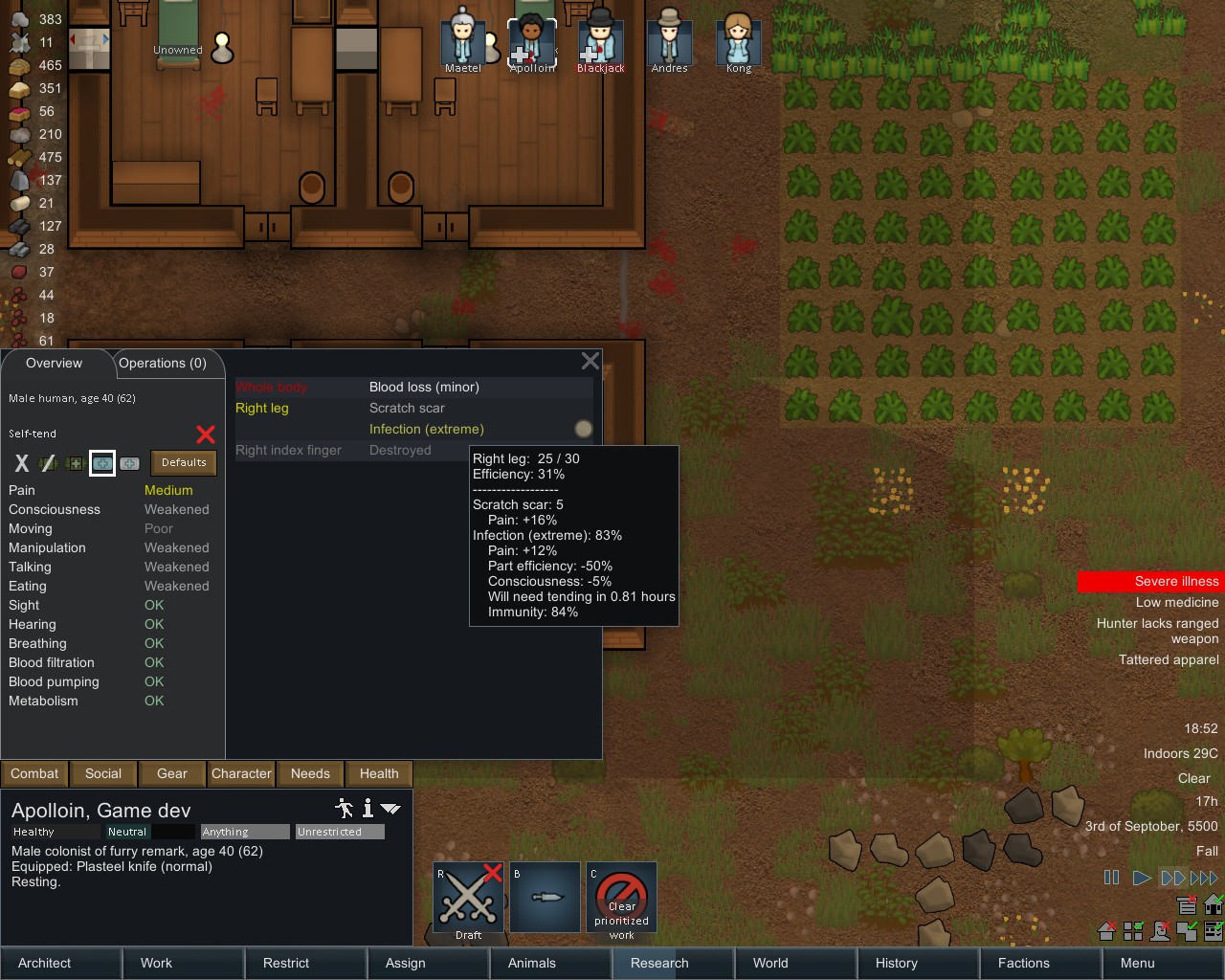
Task: Open Apolloin's info card via the i icon
Action: 367,809
